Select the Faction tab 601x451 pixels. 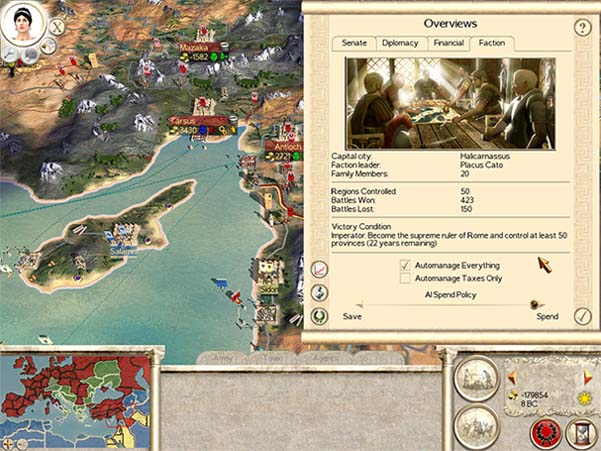pyautogui.click(x=491, y=43)
